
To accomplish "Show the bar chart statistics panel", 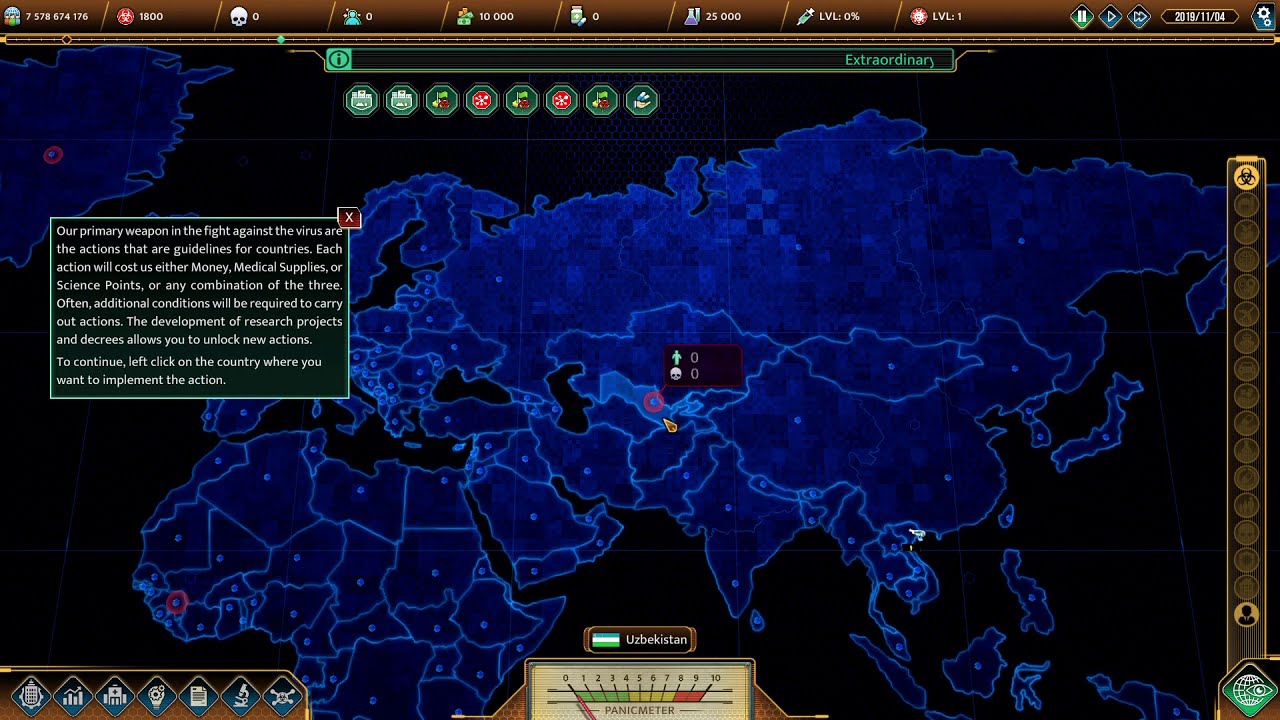I will click(x=72, y=695).
